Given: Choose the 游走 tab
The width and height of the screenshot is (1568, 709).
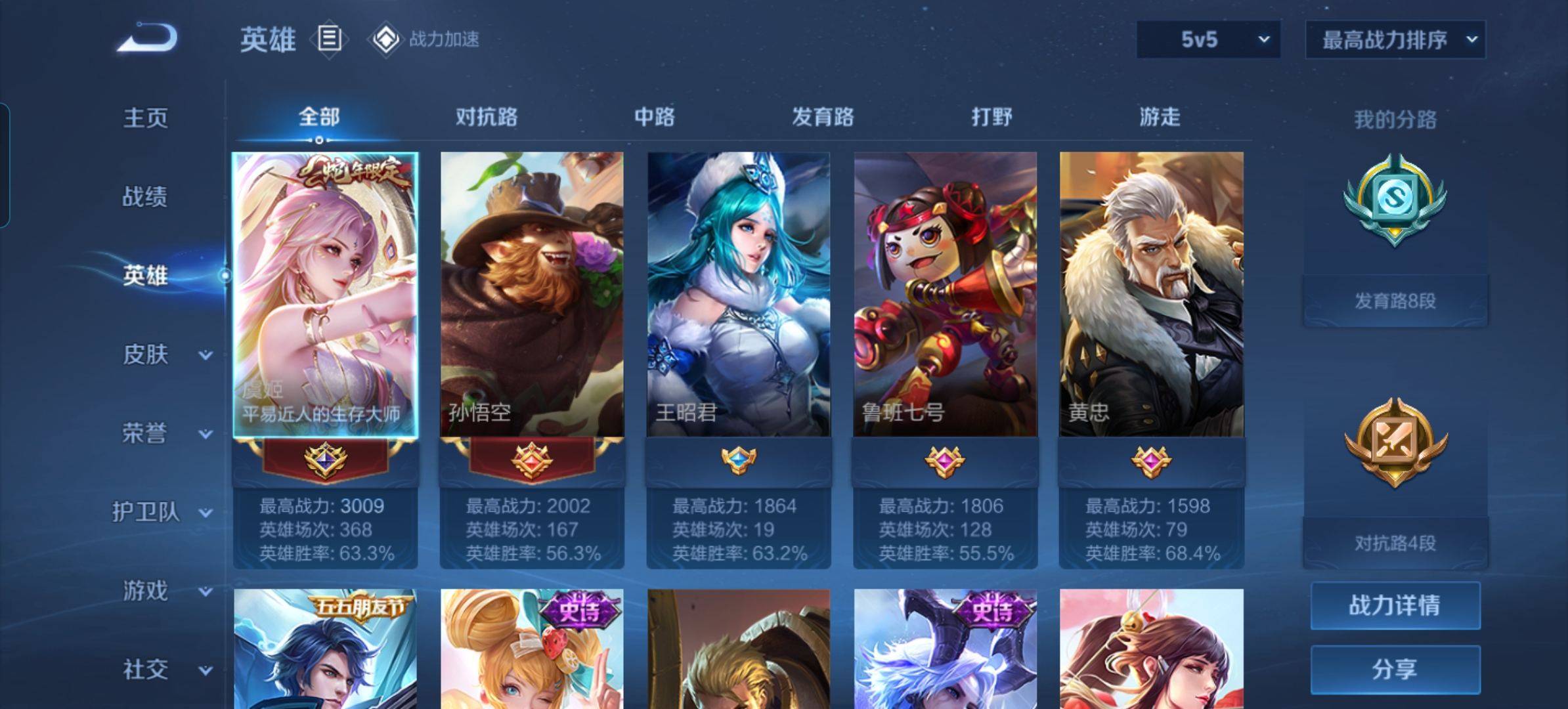Looking at the screenshot, I should click(x=1160, y=117).
